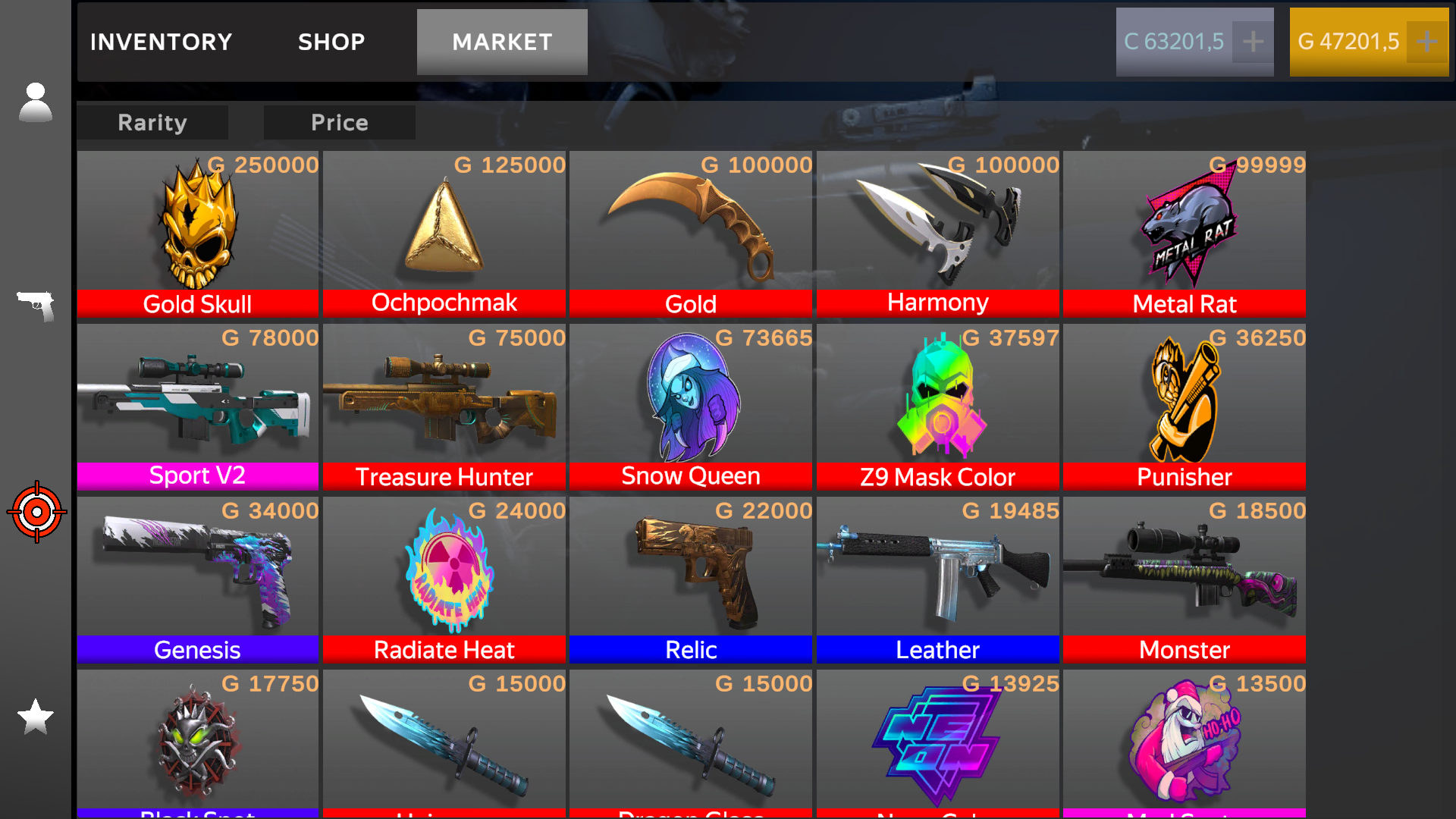Click the red crosshair target icon
The height and width of the screenshot is (819, 1456).
(x=36, y=512)
